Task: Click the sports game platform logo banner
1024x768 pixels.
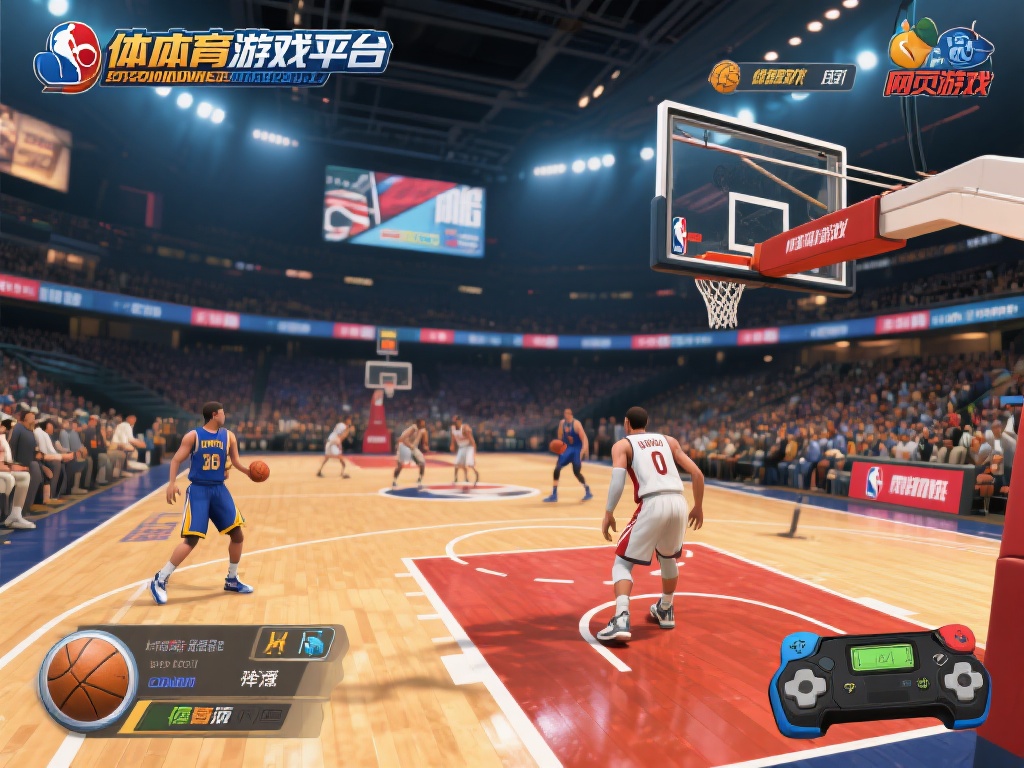Action: click(213, 55)
